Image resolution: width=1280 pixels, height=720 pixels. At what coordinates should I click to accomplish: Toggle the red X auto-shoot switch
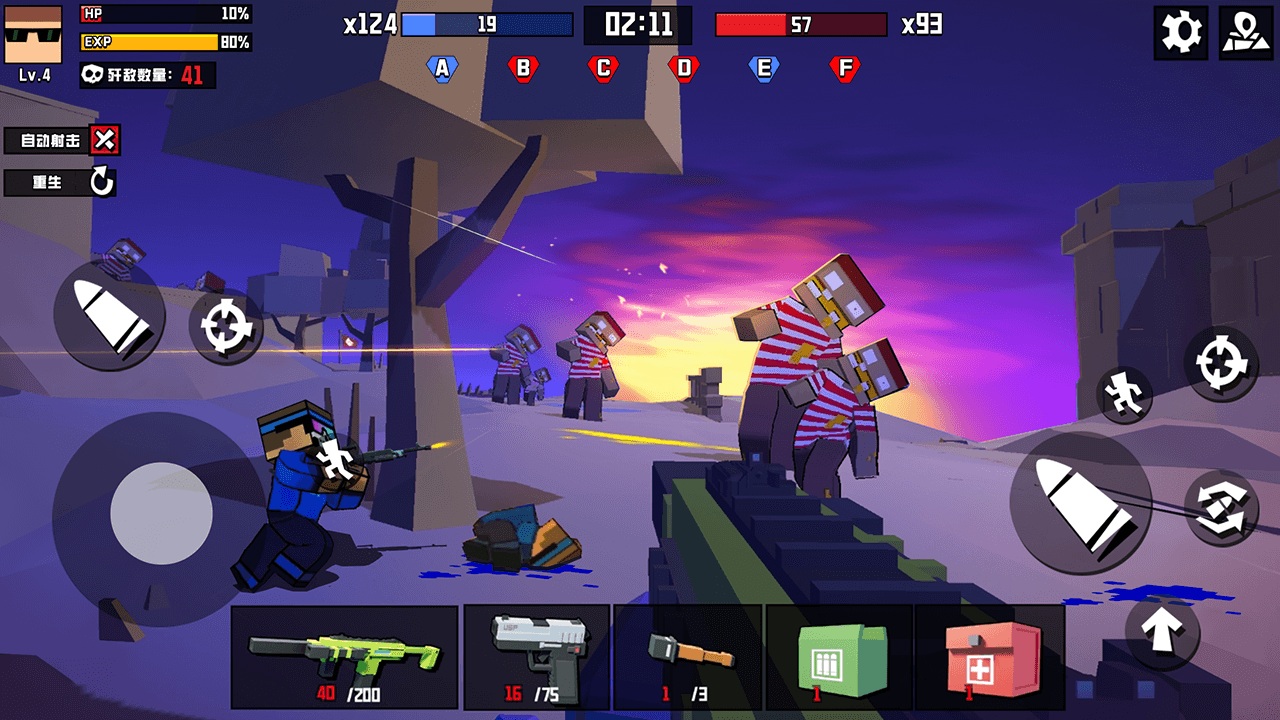coord(105,140)
